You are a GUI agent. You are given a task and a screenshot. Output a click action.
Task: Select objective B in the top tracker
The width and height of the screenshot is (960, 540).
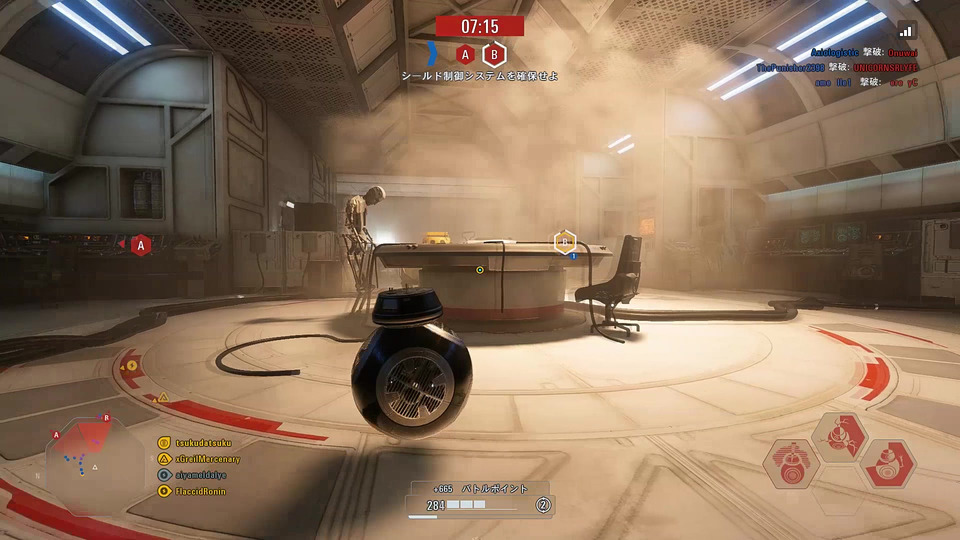coord(494,54)
